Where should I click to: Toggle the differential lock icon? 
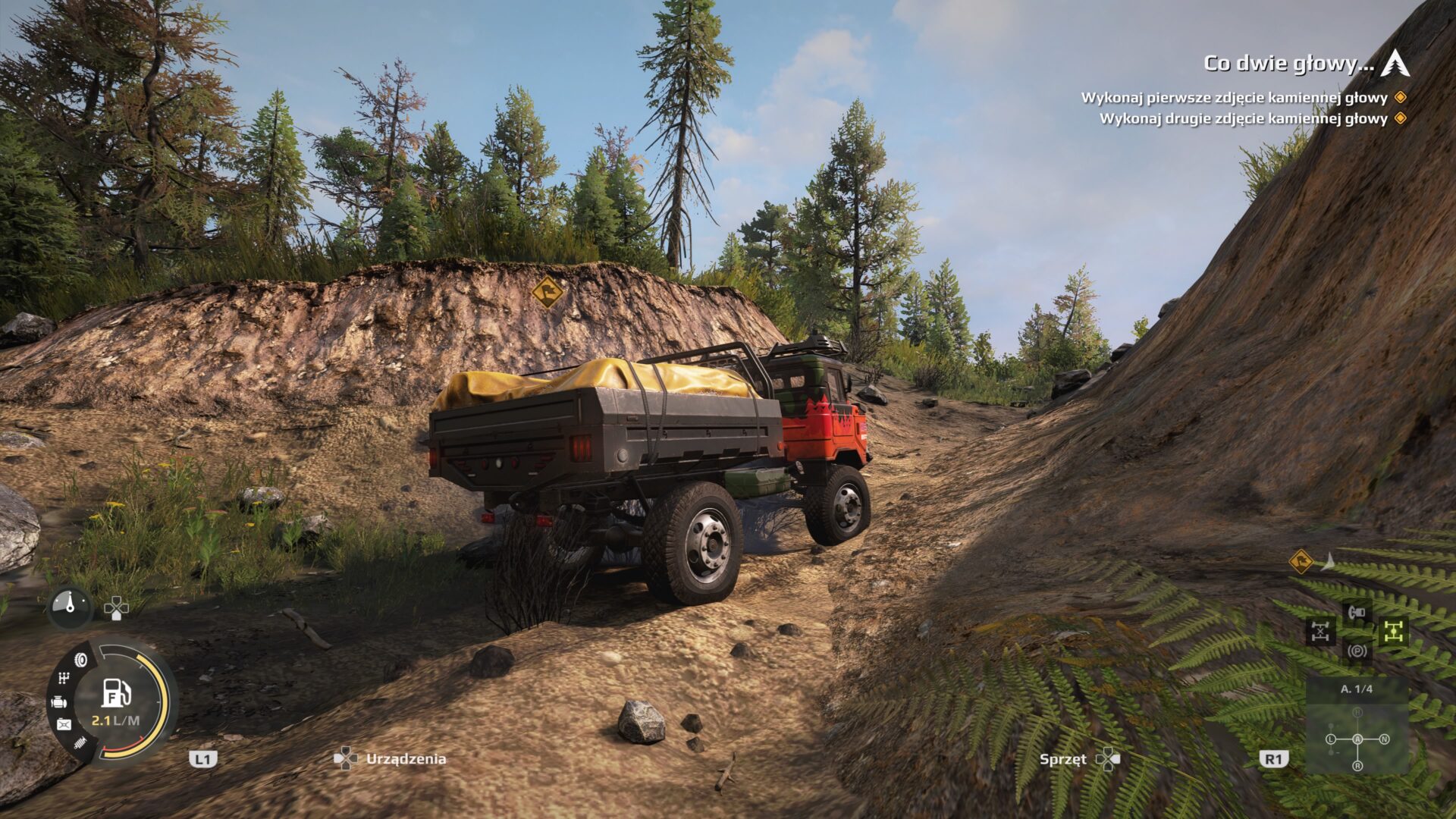tap(1320, 631)
